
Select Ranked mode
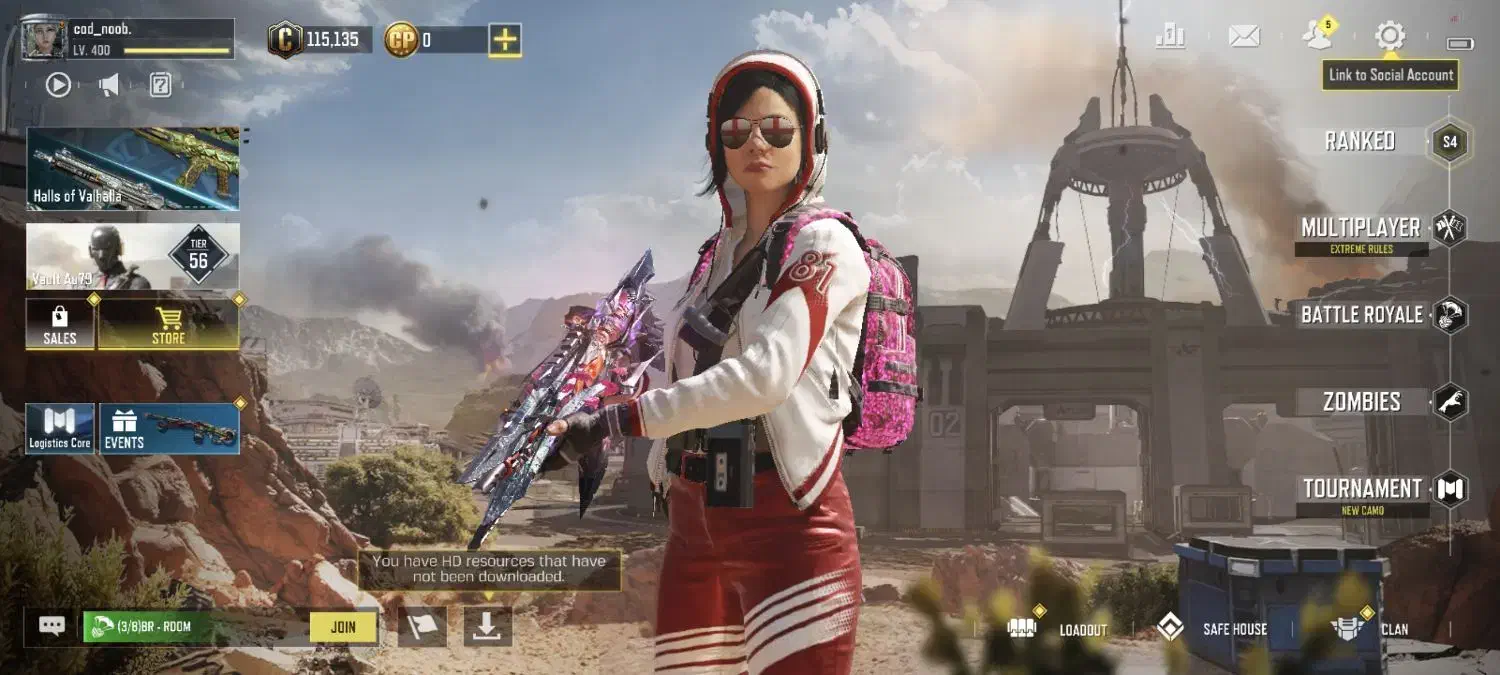click(1362, 141)
